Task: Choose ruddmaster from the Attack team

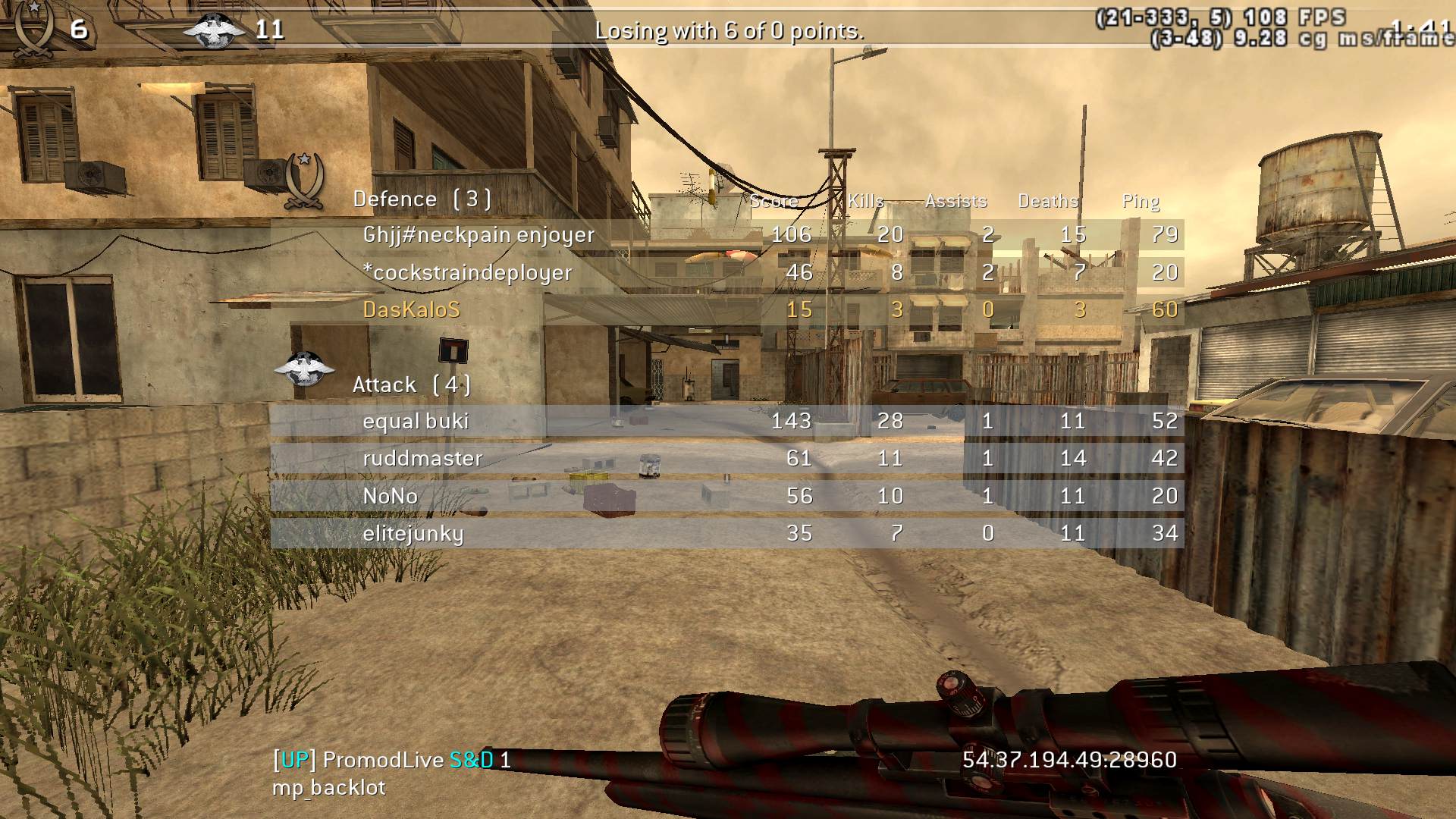Action: point(422,459)
